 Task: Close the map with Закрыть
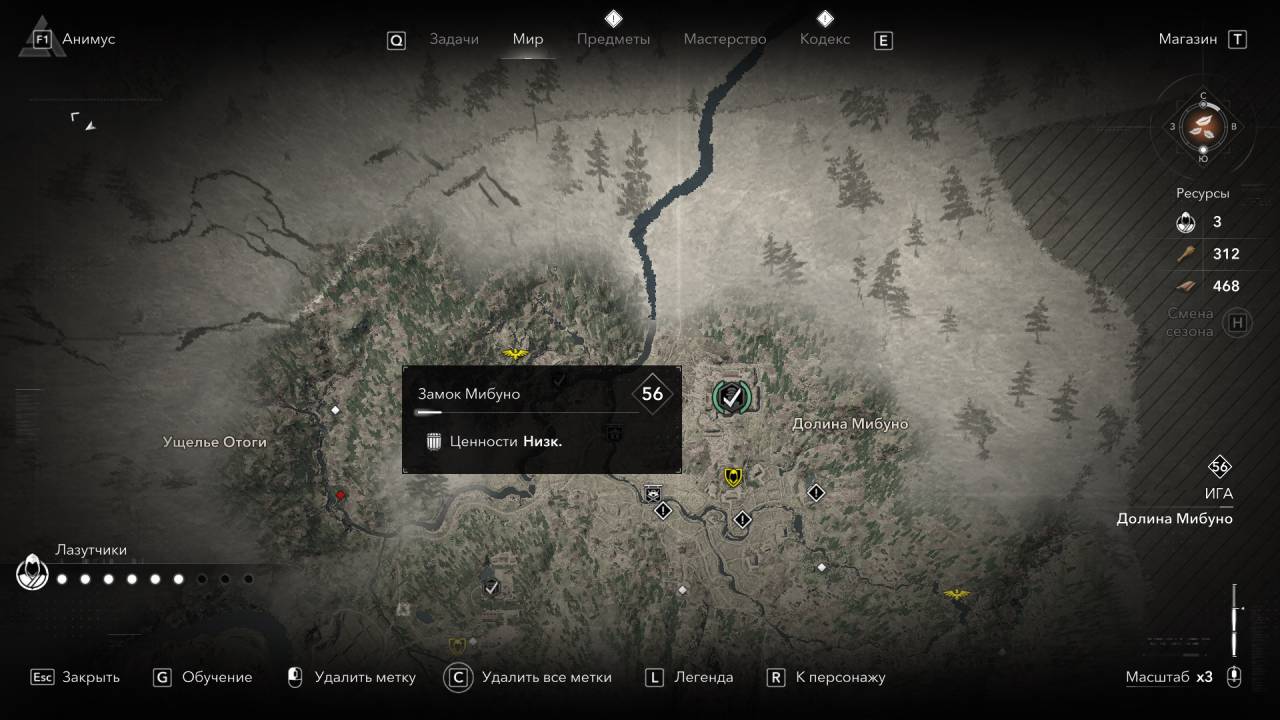tap(90, 677)
